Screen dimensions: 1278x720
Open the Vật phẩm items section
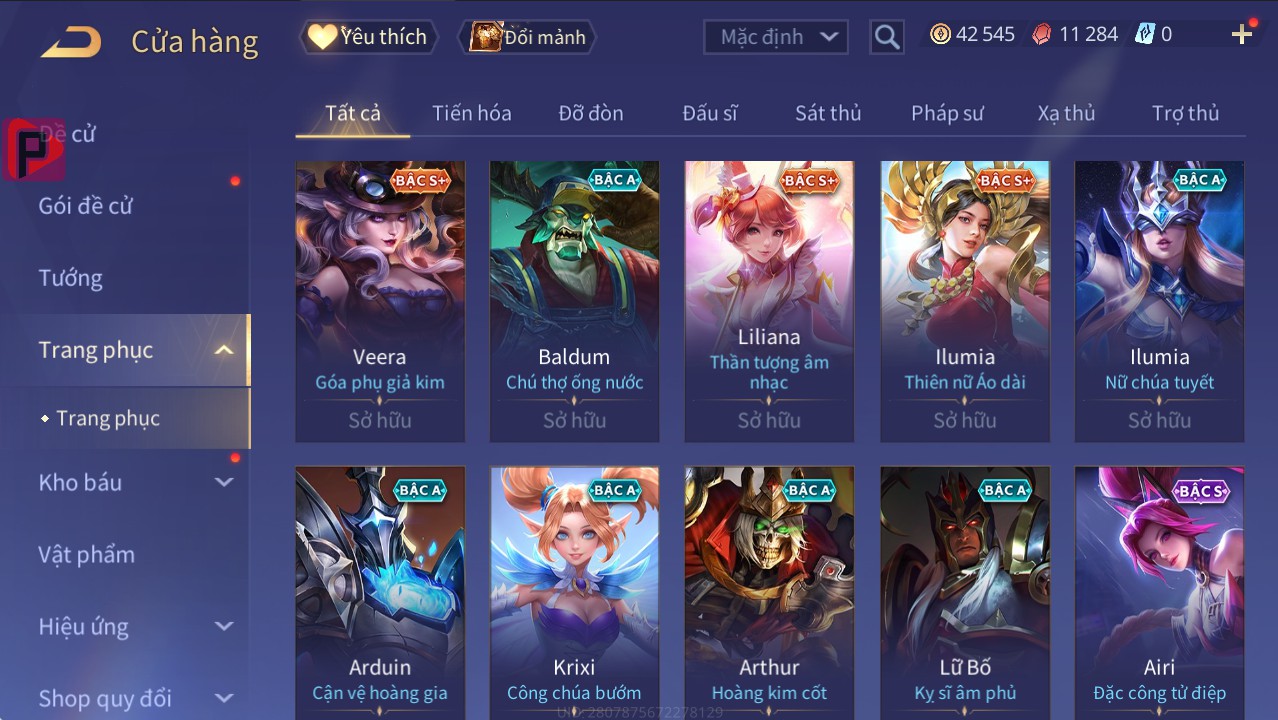pos(87,554)
